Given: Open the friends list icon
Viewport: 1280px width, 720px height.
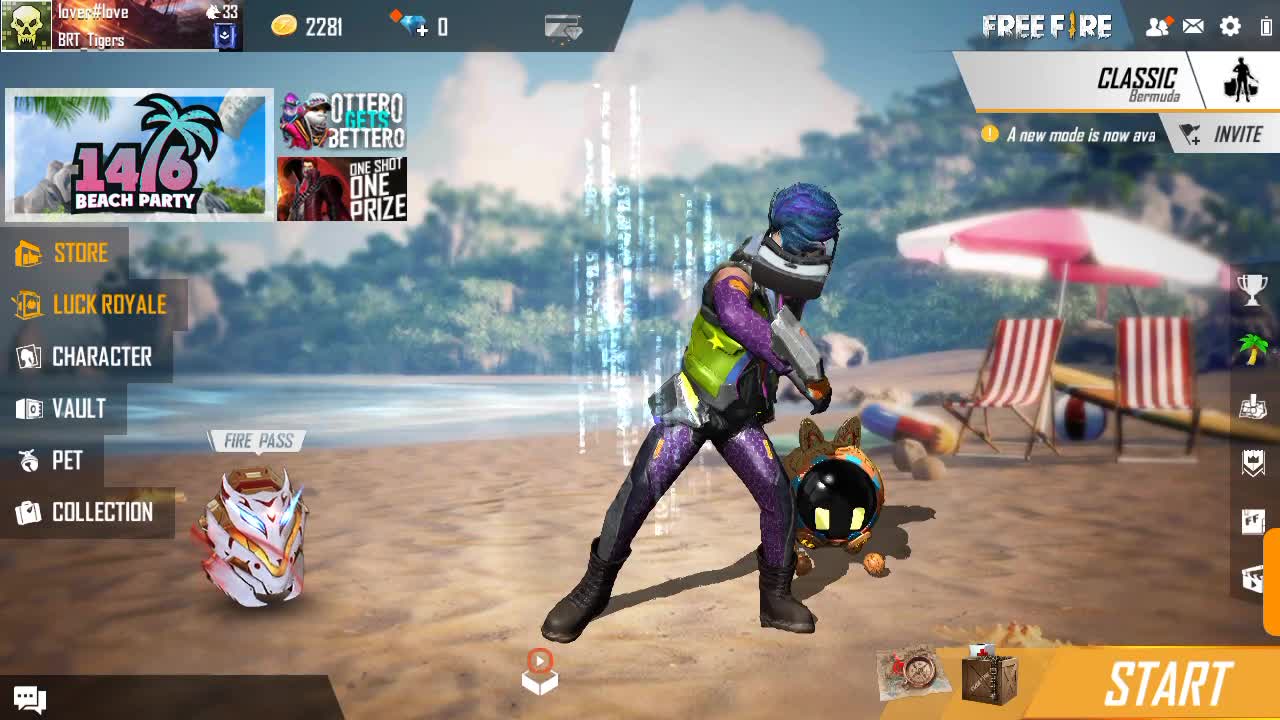Looking at the screenshot, I should [1157, 27].
